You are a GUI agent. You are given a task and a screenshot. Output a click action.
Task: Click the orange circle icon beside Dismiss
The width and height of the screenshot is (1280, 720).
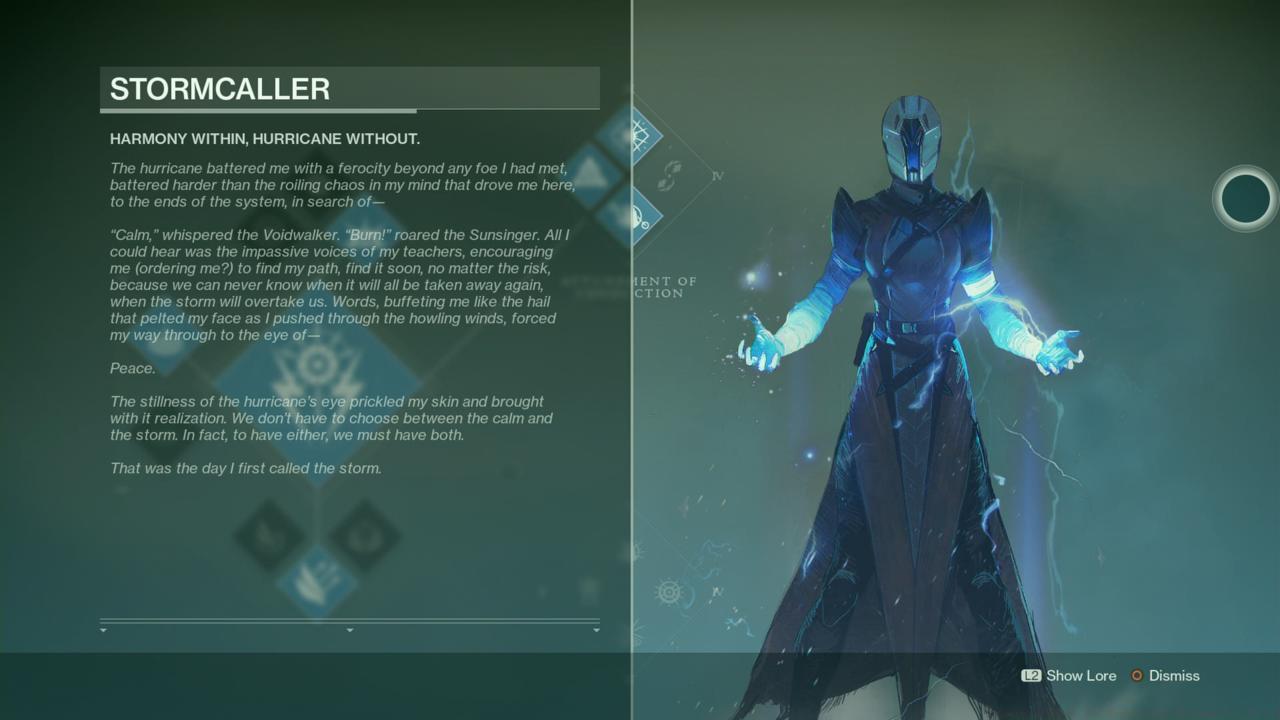[x=1136, y=676]
